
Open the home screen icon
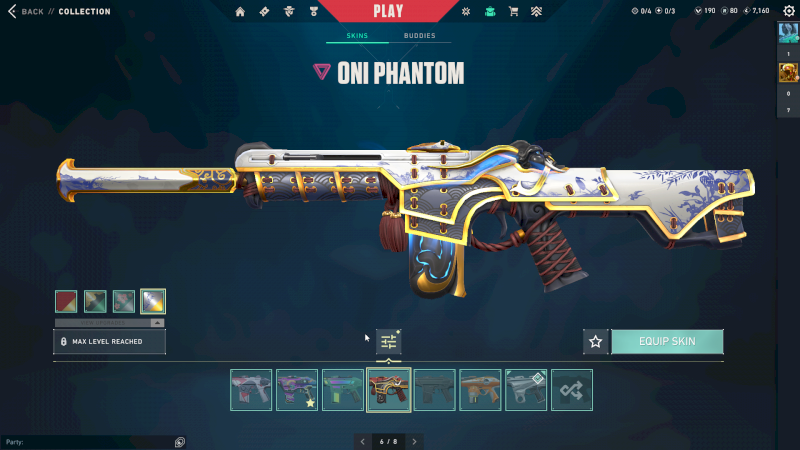click(x=240, y=12)
